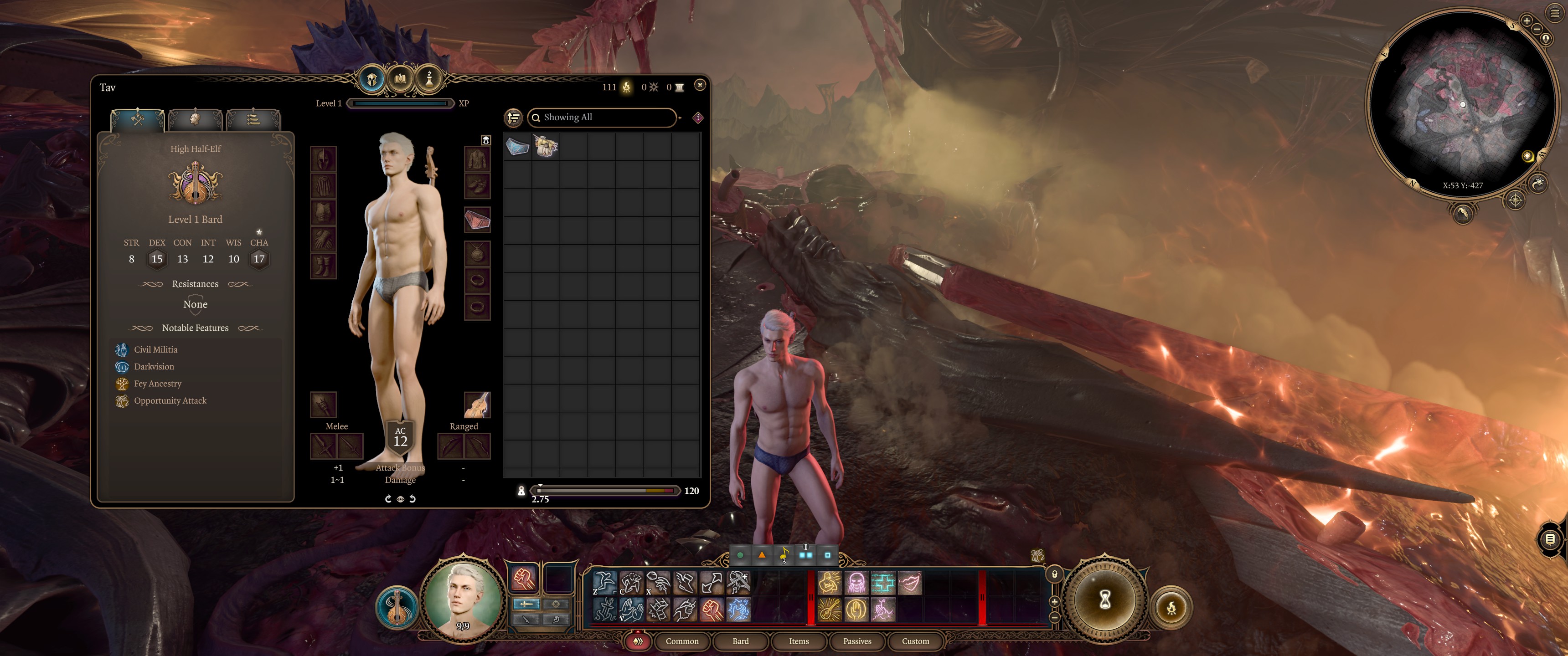Viewport: 1568px width, 656px height.
Task: Click the inventory sort button
Action: coord(514,118)
